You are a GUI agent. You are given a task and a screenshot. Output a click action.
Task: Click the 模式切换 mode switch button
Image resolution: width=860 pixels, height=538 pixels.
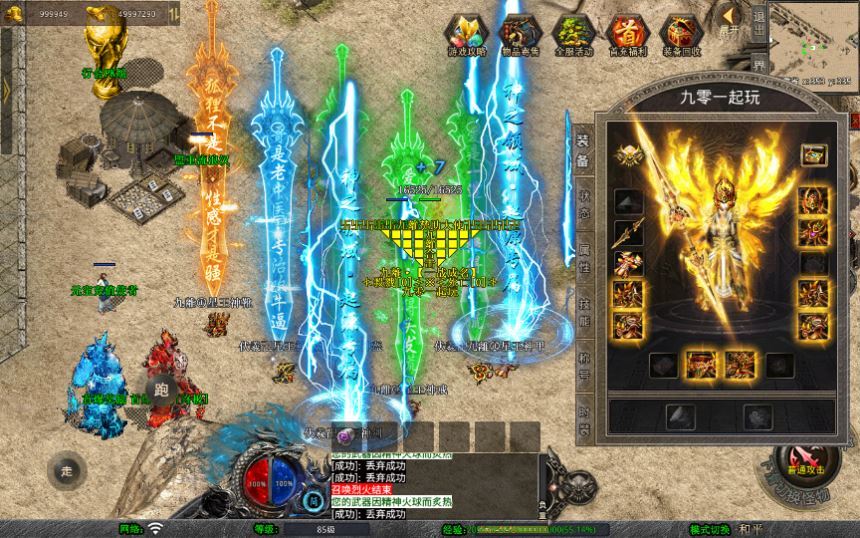[710, 529]
